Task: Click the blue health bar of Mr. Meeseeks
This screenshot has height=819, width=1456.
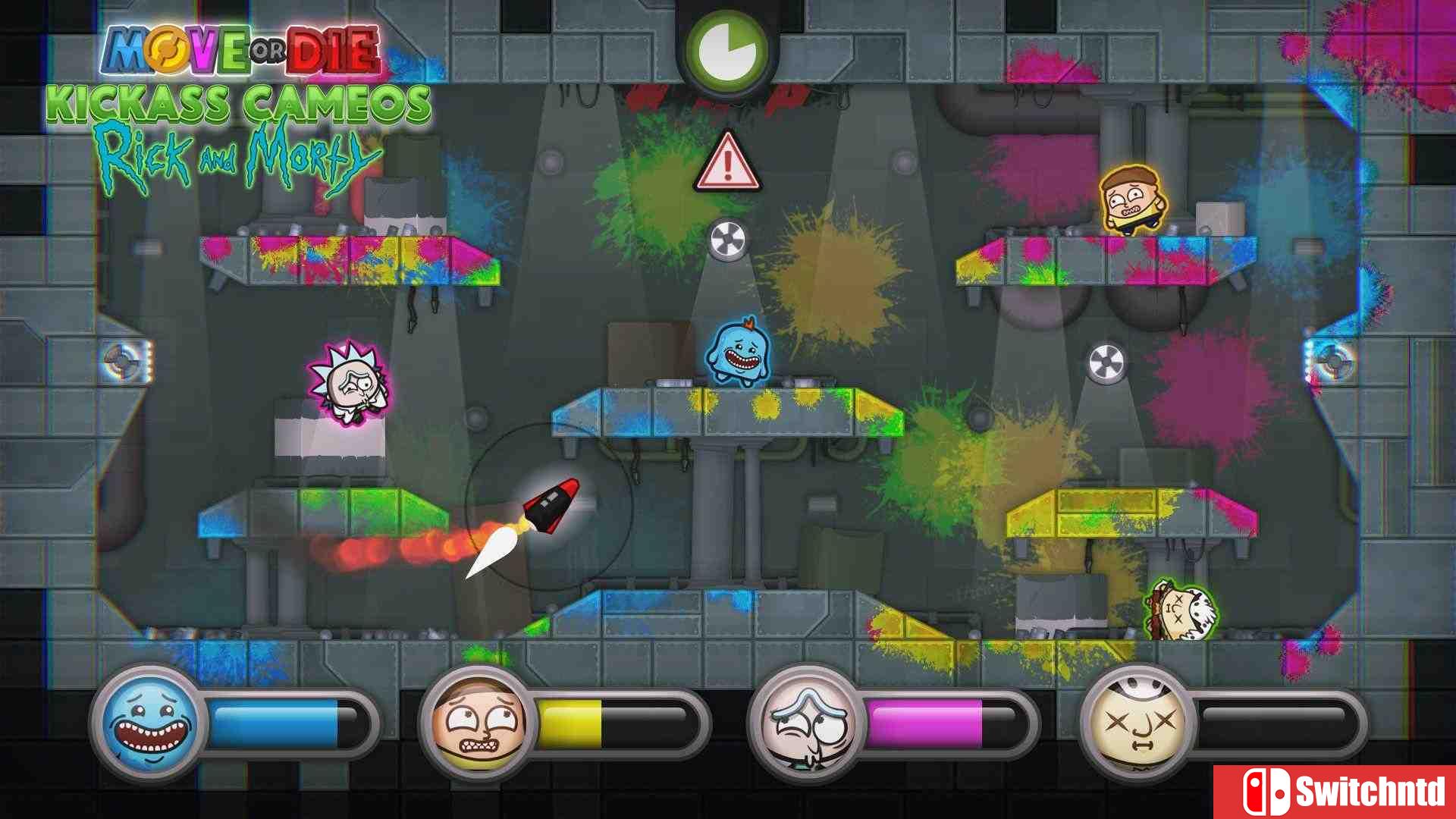Action: click(273, 723)
